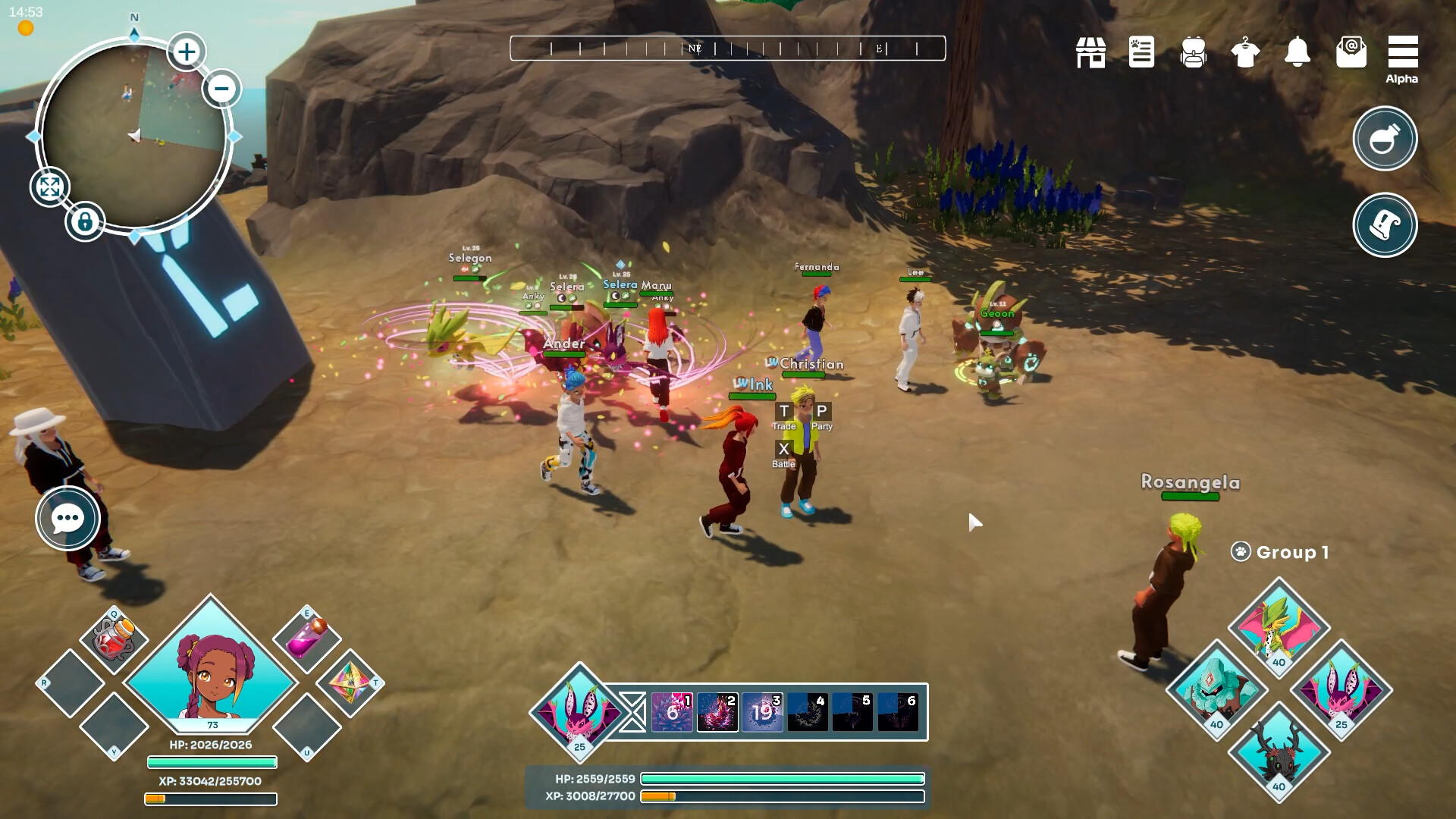Activate ability slot 2 on the hotbar

tap(717, 712)
